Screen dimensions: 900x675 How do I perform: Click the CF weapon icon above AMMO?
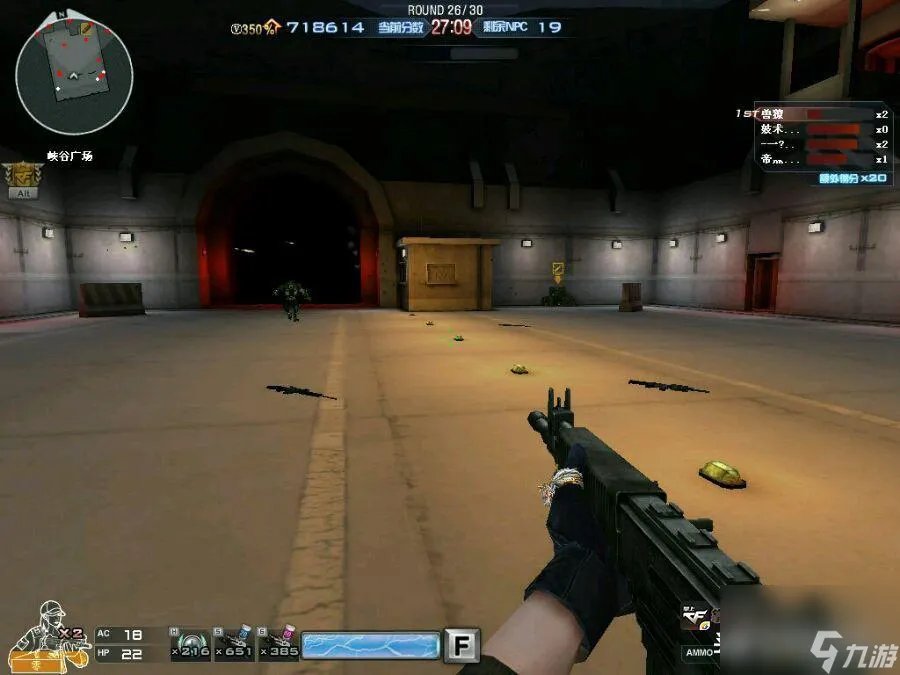696,620
